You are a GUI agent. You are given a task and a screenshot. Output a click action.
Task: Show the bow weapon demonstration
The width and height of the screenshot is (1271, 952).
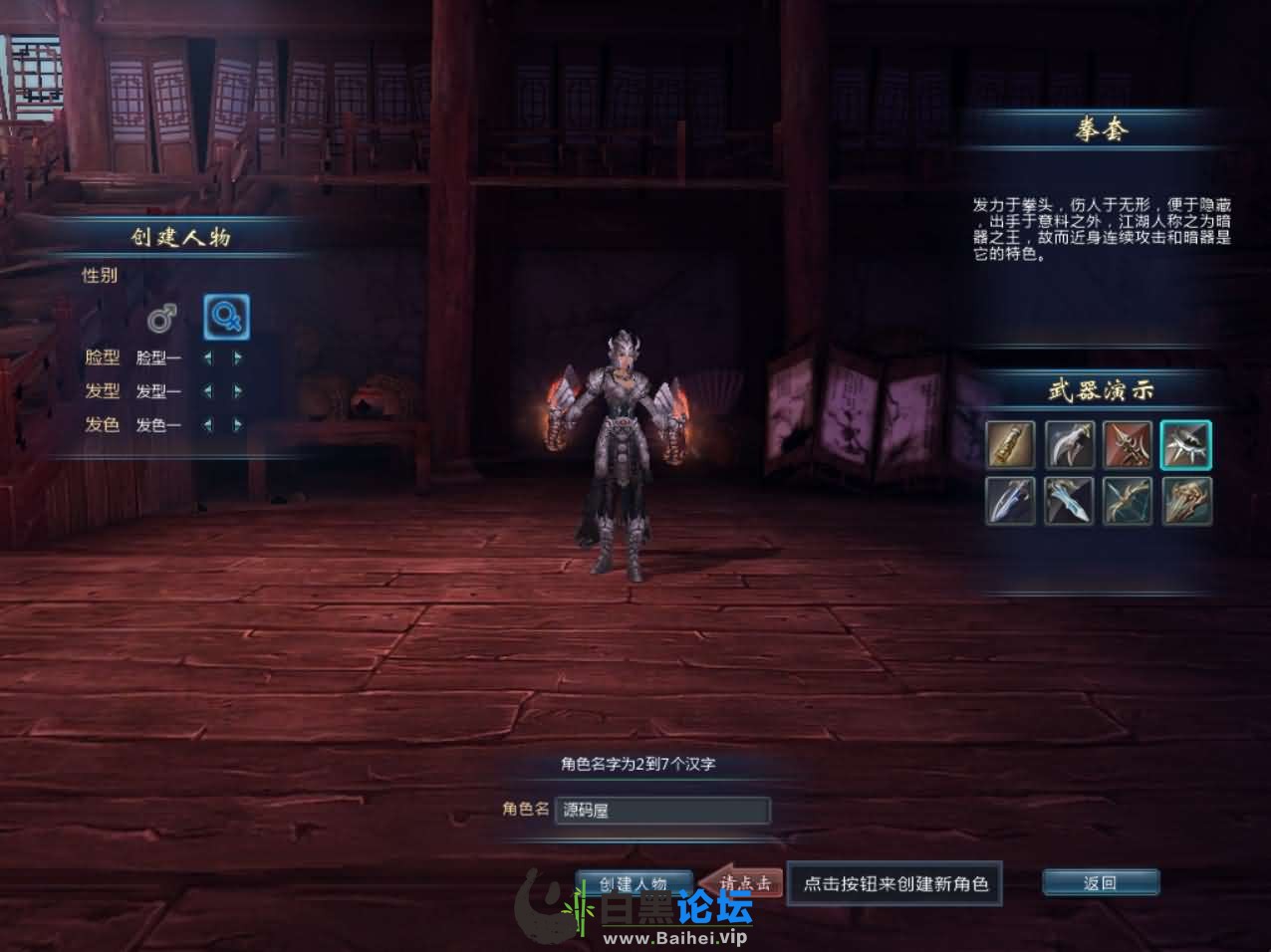coord(1128,500)
